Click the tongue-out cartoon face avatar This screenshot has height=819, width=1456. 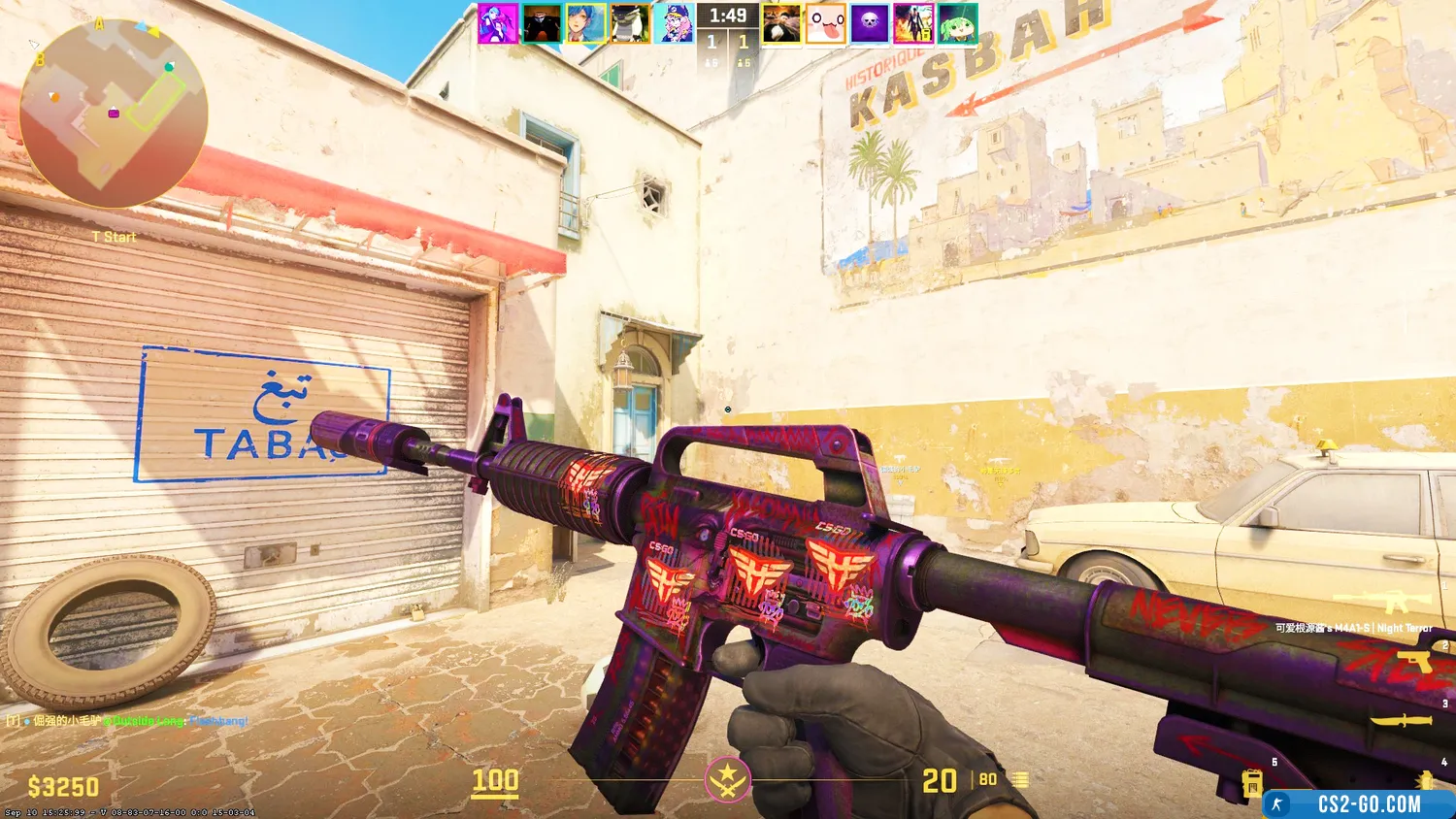tap(825, 23)
